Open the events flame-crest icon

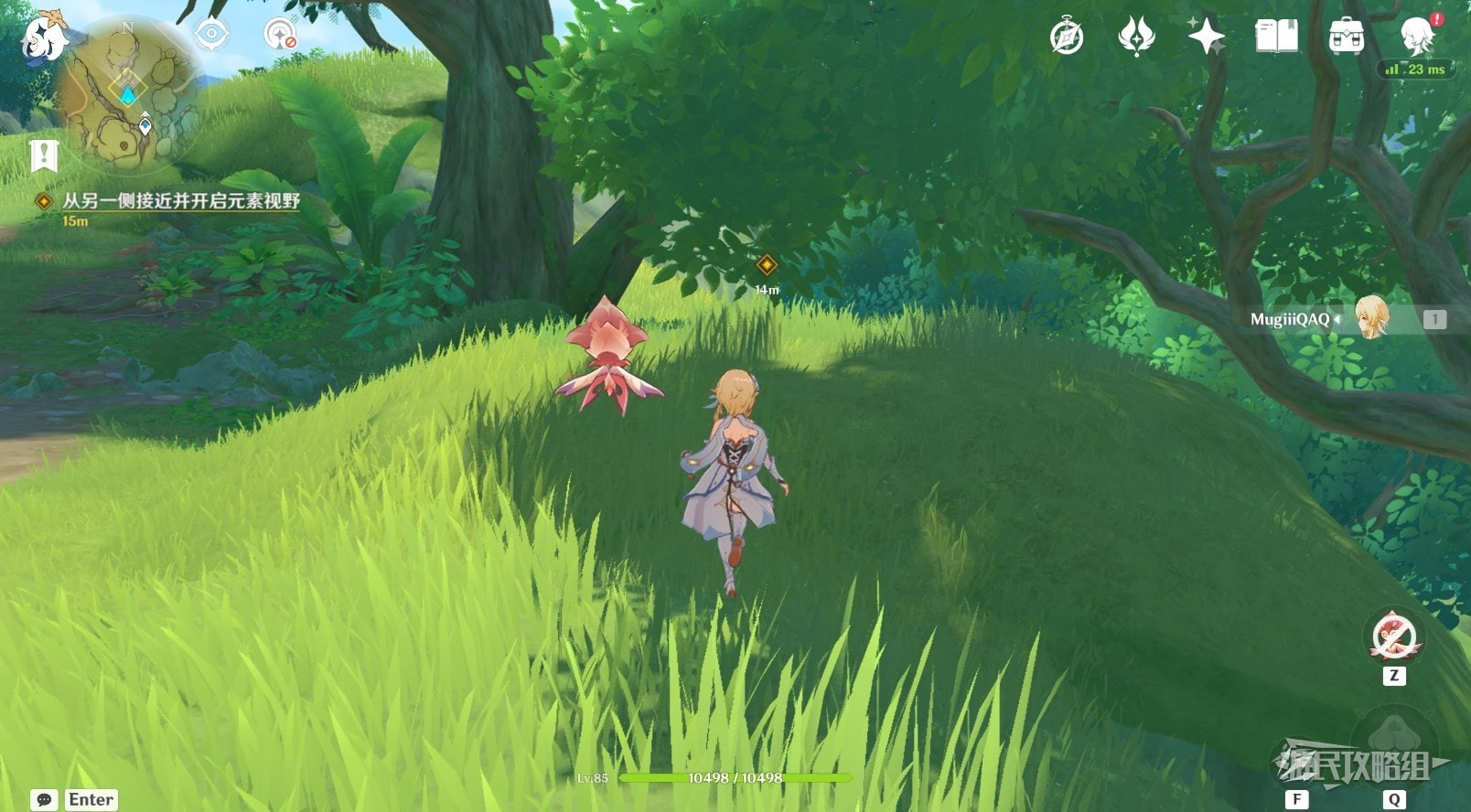tap(1136, 37)
